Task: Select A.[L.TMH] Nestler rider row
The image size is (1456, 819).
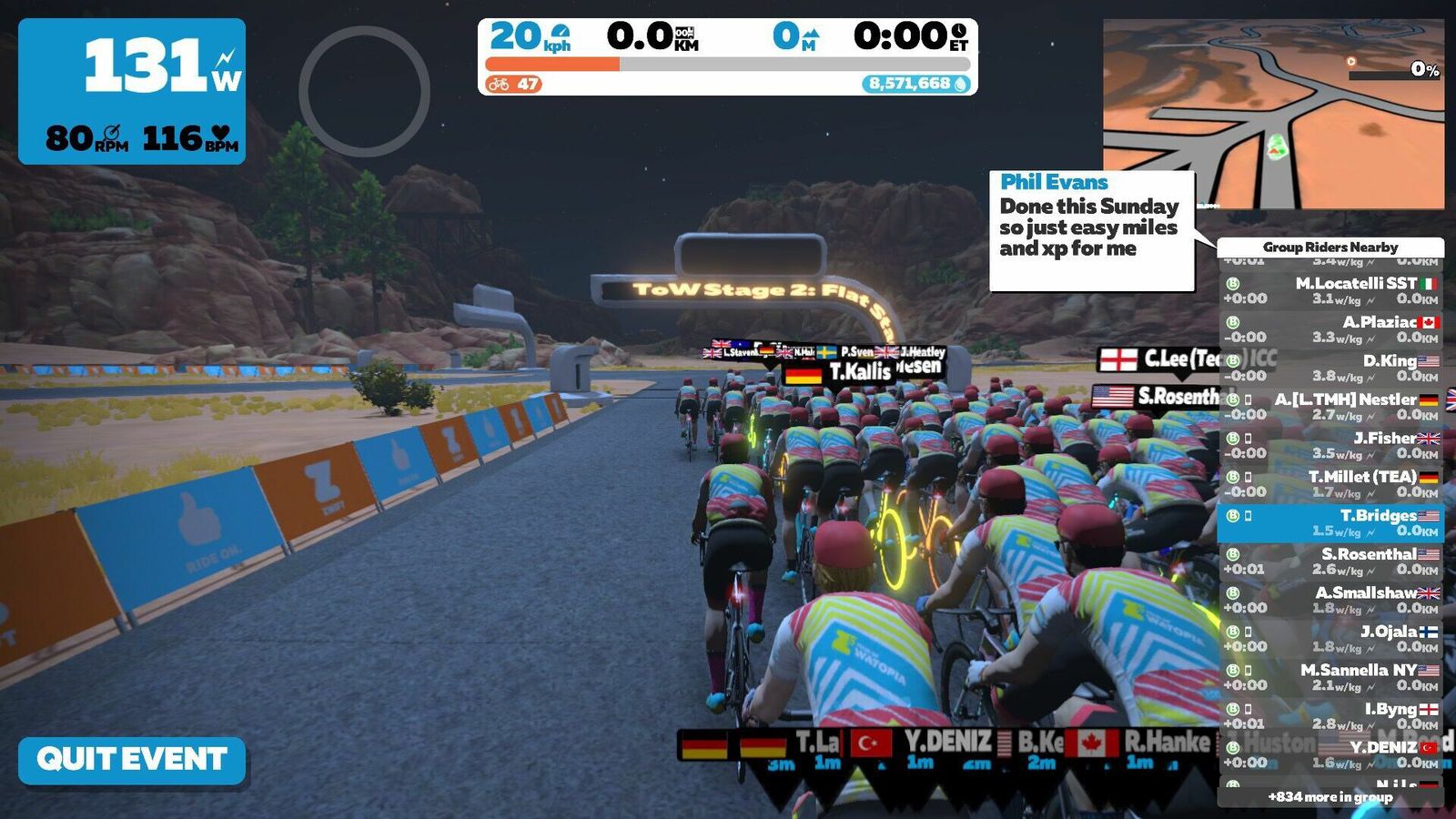Action: (1330, 407)
